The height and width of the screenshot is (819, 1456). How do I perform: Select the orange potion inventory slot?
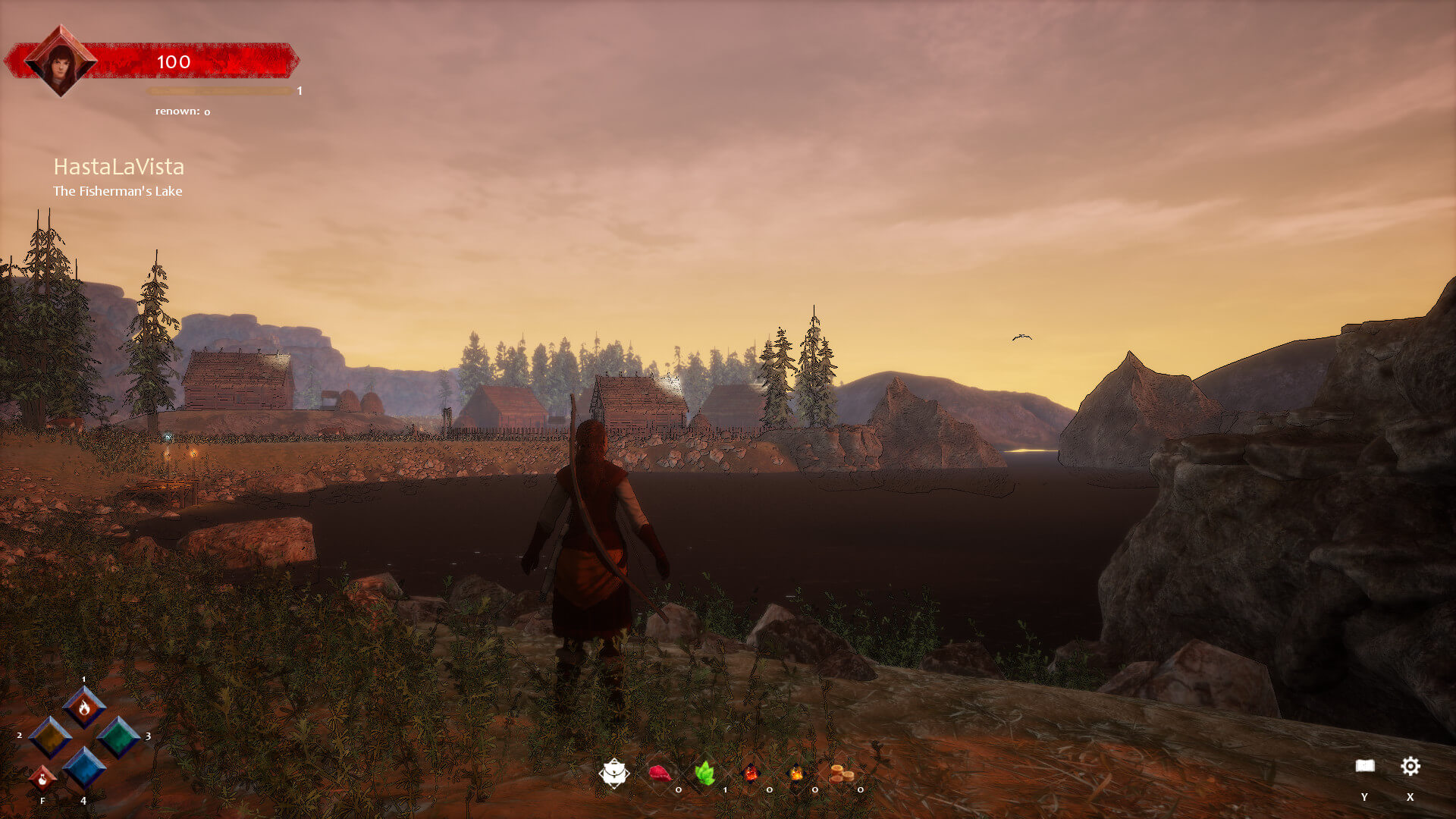(x=796, y=773)
